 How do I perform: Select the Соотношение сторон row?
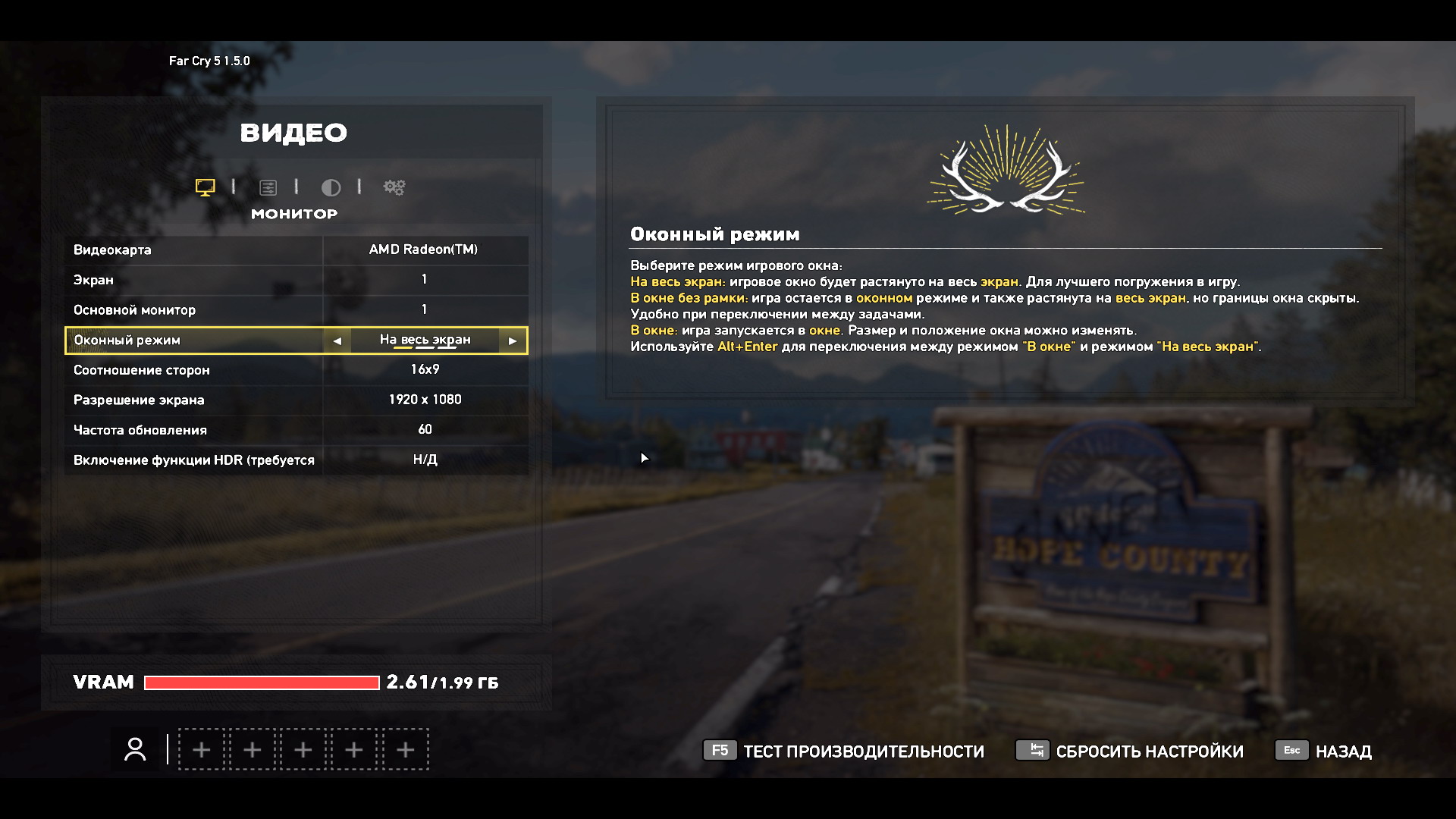point(296,370)
